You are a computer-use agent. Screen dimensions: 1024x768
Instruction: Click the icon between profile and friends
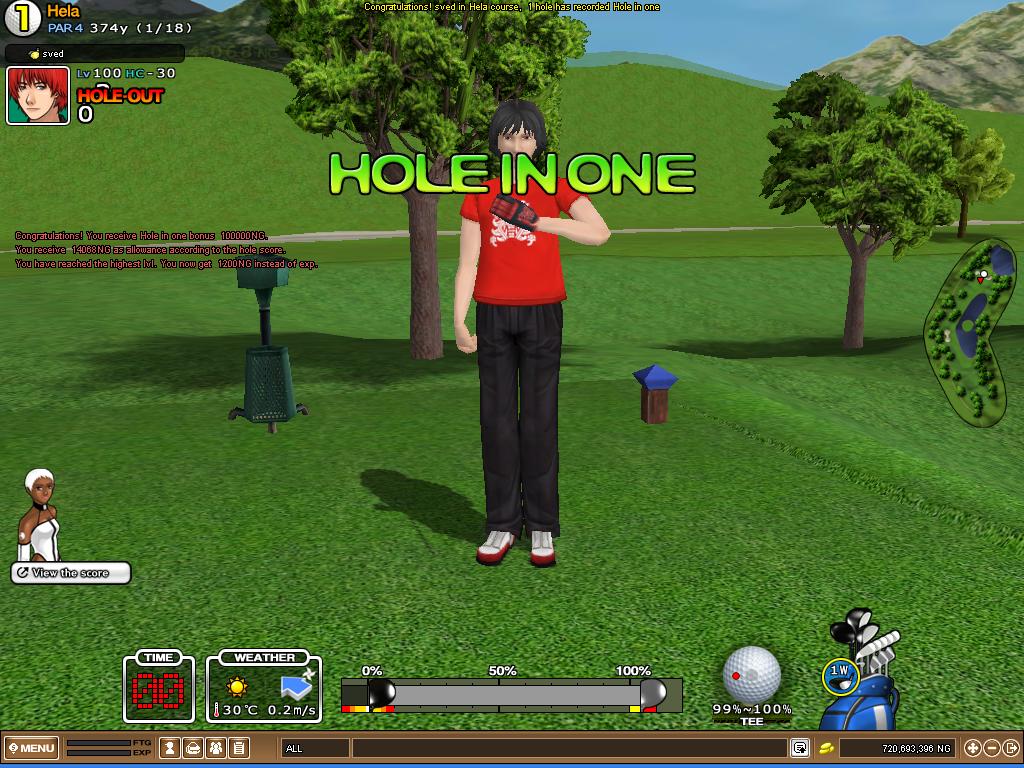(193, 748)
